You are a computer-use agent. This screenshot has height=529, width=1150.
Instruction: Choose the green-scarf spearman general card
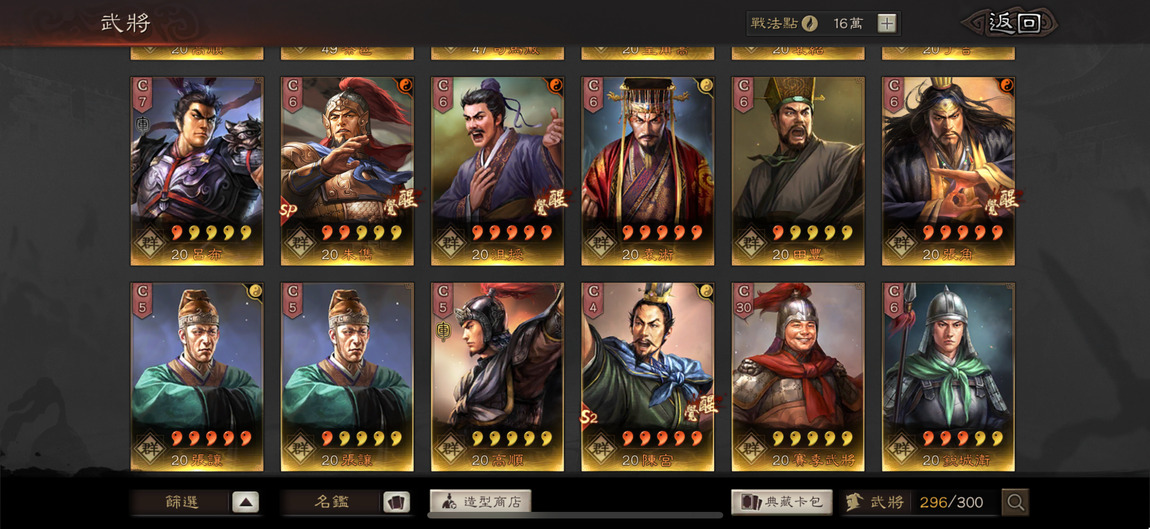point(948,376)
